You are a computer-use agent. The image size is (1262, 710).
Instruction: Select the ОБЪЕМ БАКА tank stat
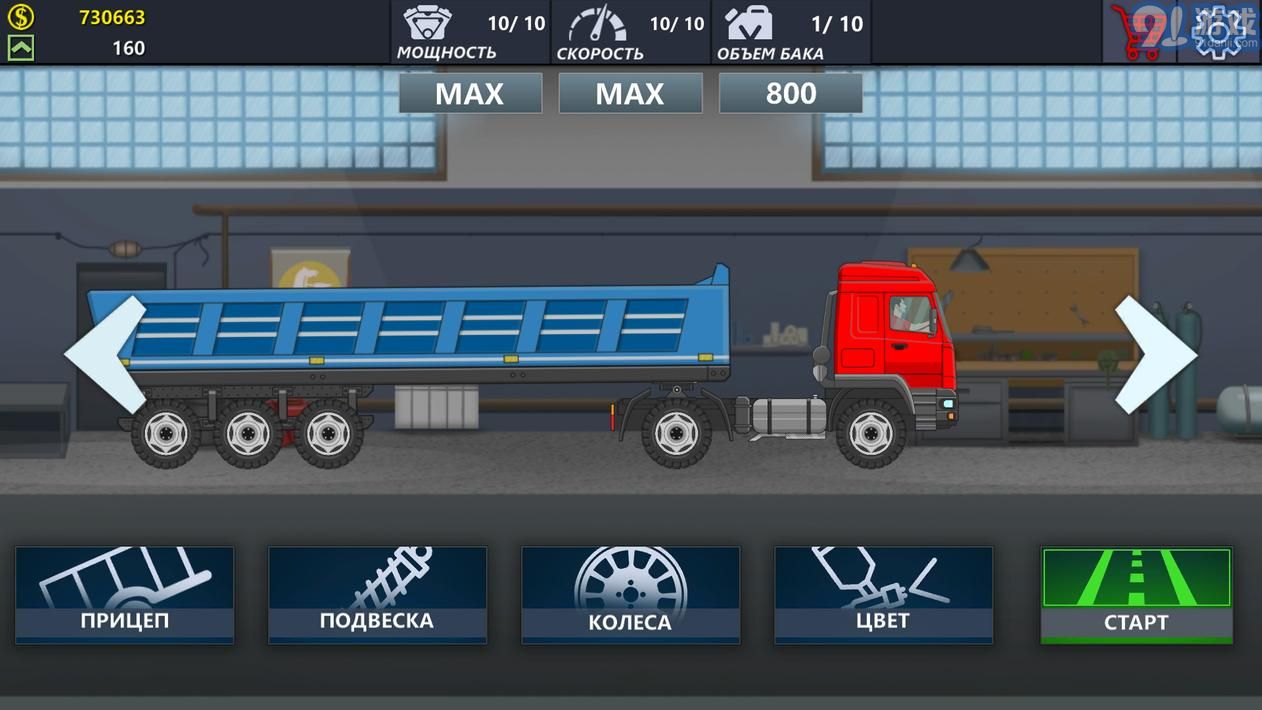pyautogui.click(x=791, y=32)
